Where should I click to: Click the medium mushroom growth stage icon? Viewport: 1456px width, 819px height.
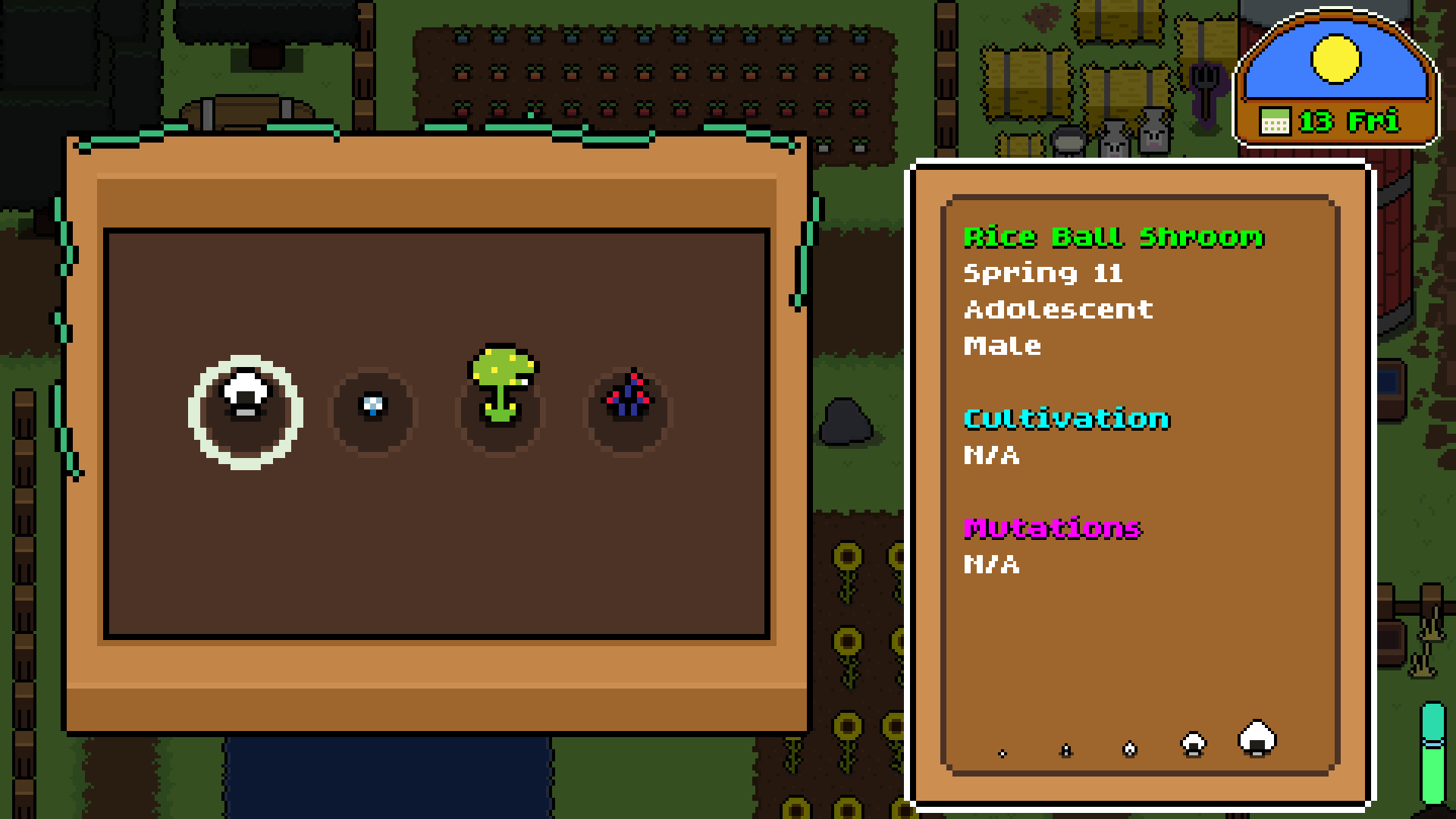coord(1129,749)
